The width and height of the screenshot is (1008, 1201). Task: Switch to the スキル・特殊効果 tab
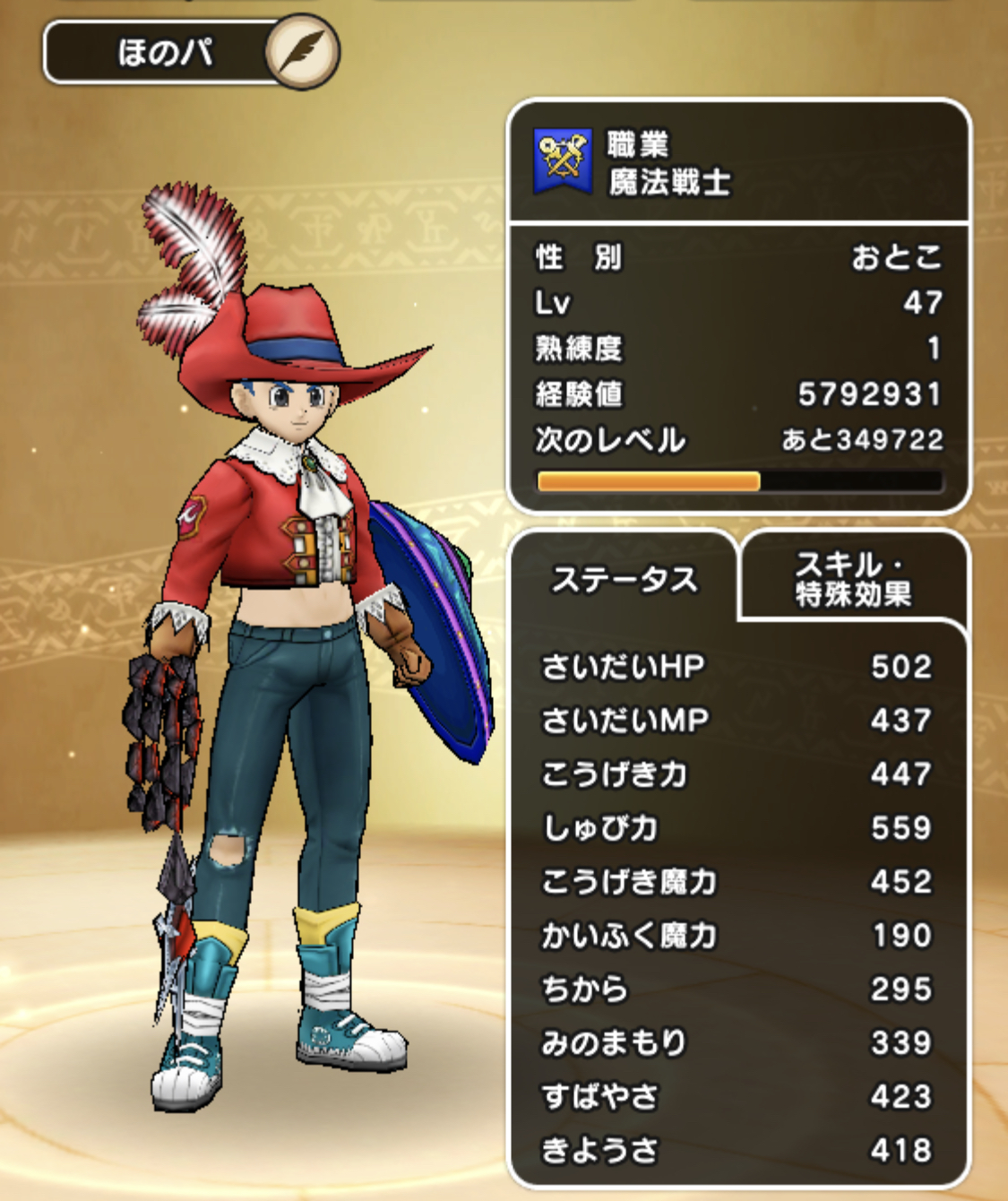pyautogui.click(x=853, y=578)
